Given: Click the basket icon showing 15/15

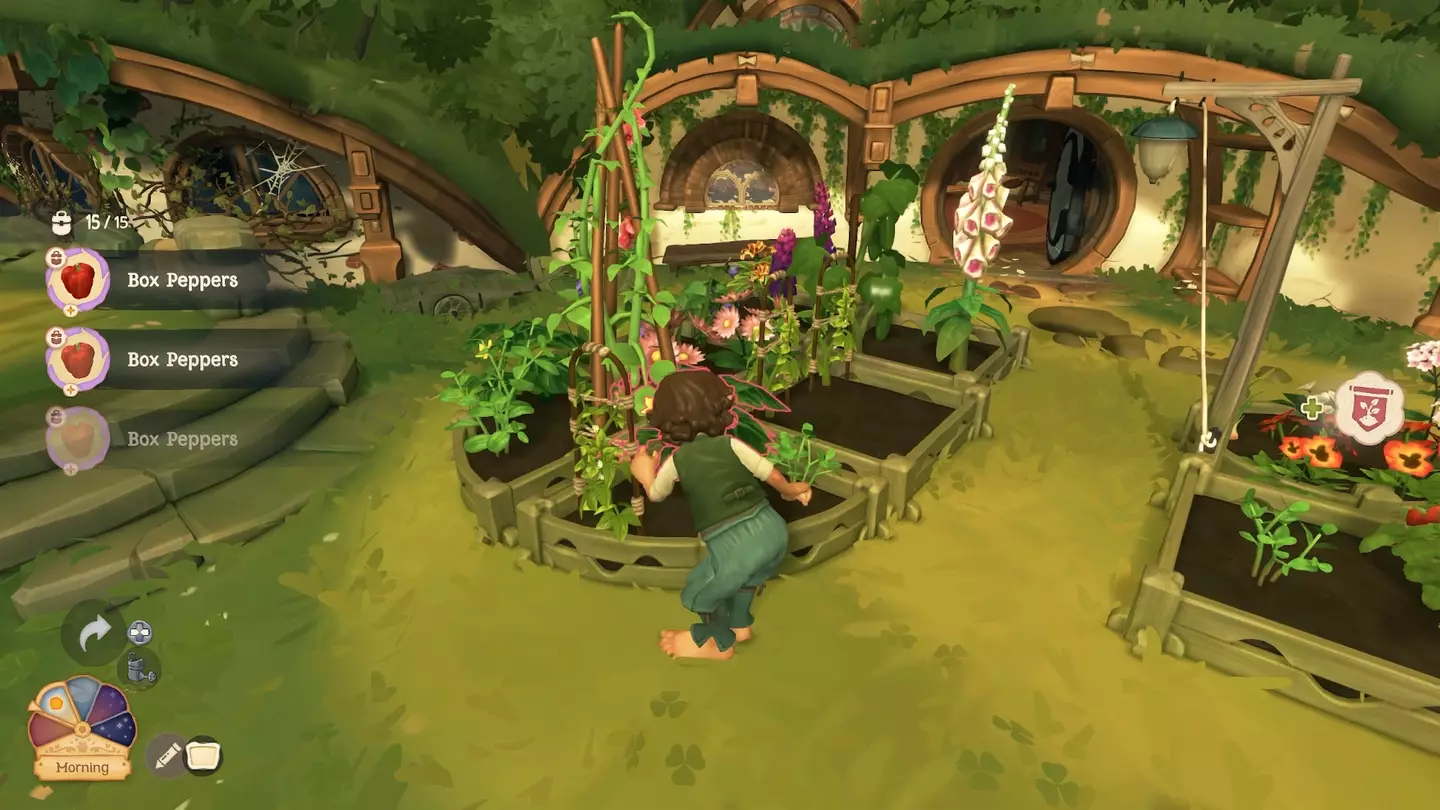Looking at the screenshot, I should (x=62, y=221).
